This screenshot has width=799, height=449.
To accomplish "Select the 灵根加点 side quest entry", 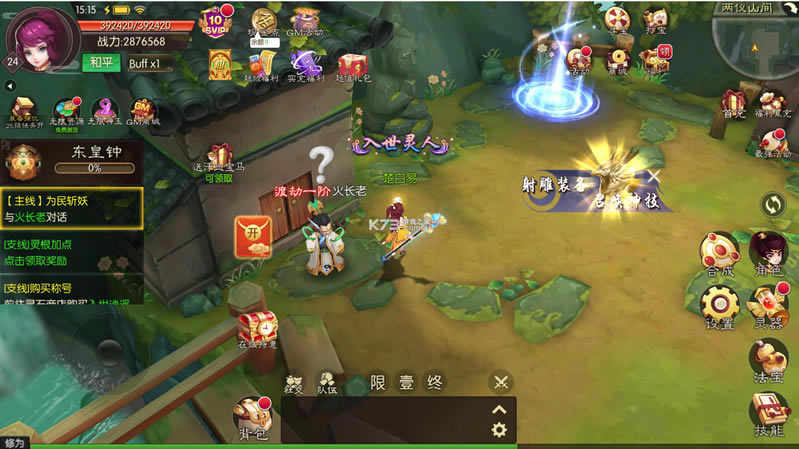I will [71, 251].
